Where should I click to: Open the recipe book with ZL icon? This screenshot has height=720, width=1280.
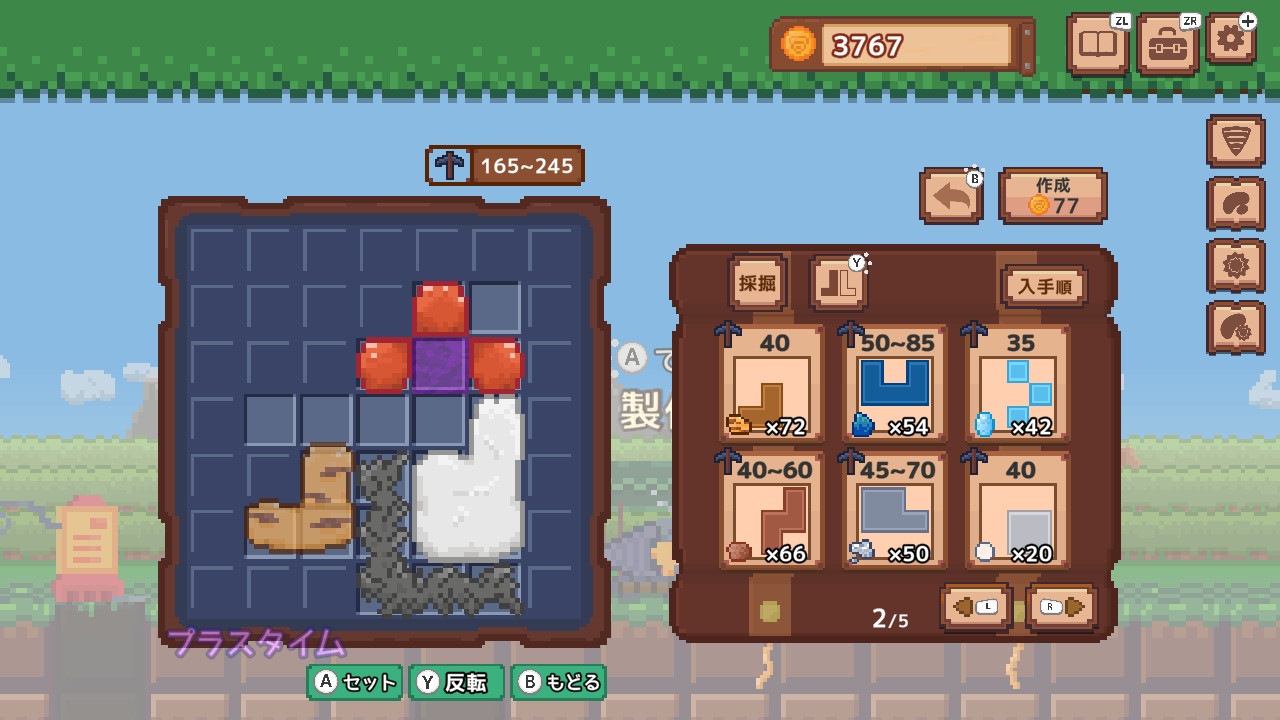1097,44
